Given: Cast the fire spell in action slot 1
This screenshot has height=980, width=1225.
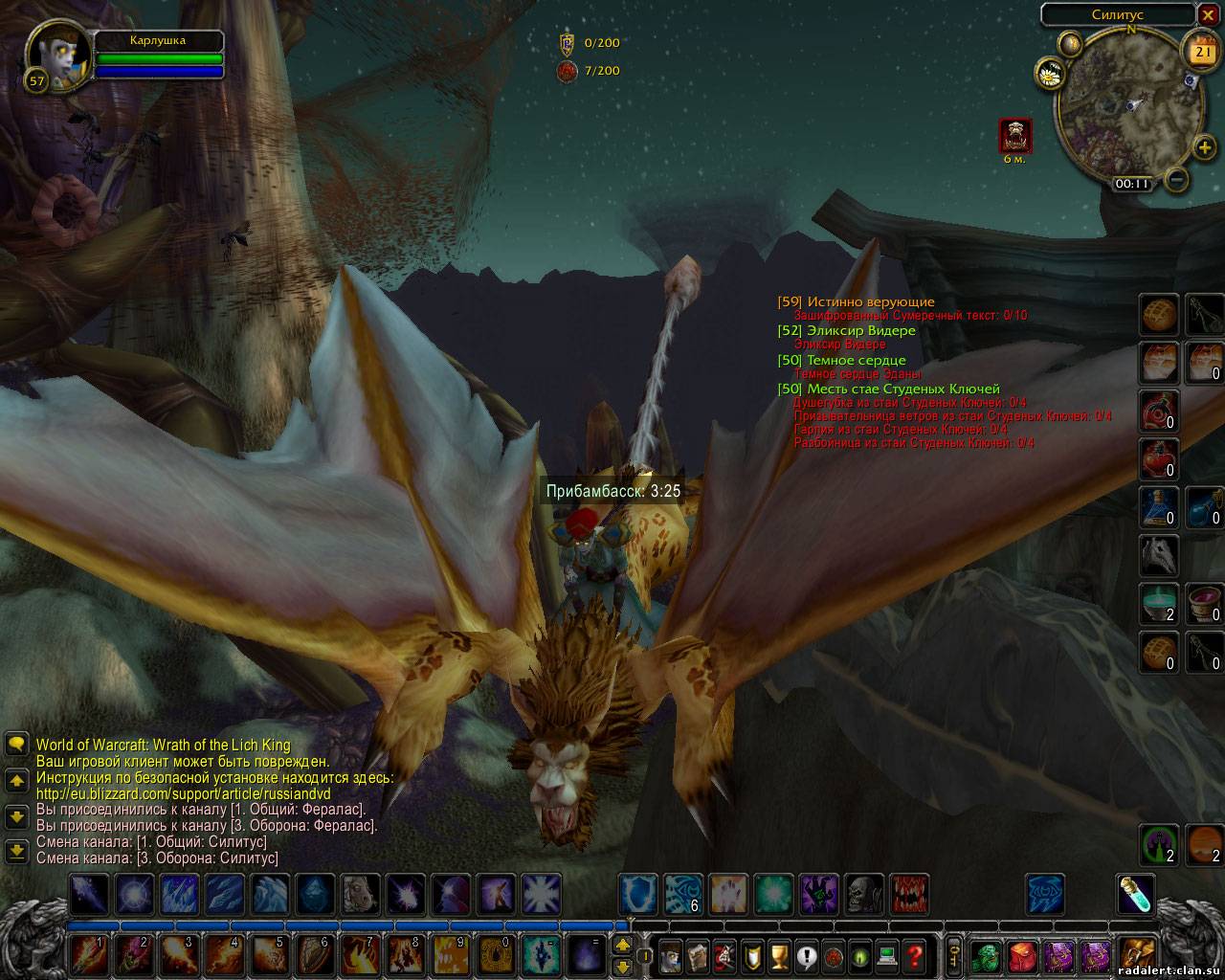Looking at the screenshot, I should (x=89, y=953).
